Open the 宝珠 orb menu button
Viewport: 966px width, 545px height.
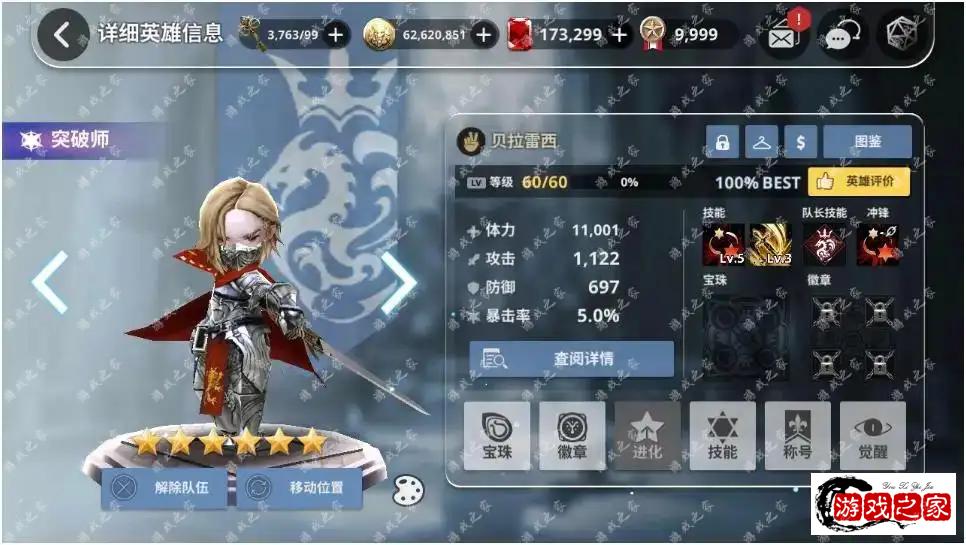point(497,436)
